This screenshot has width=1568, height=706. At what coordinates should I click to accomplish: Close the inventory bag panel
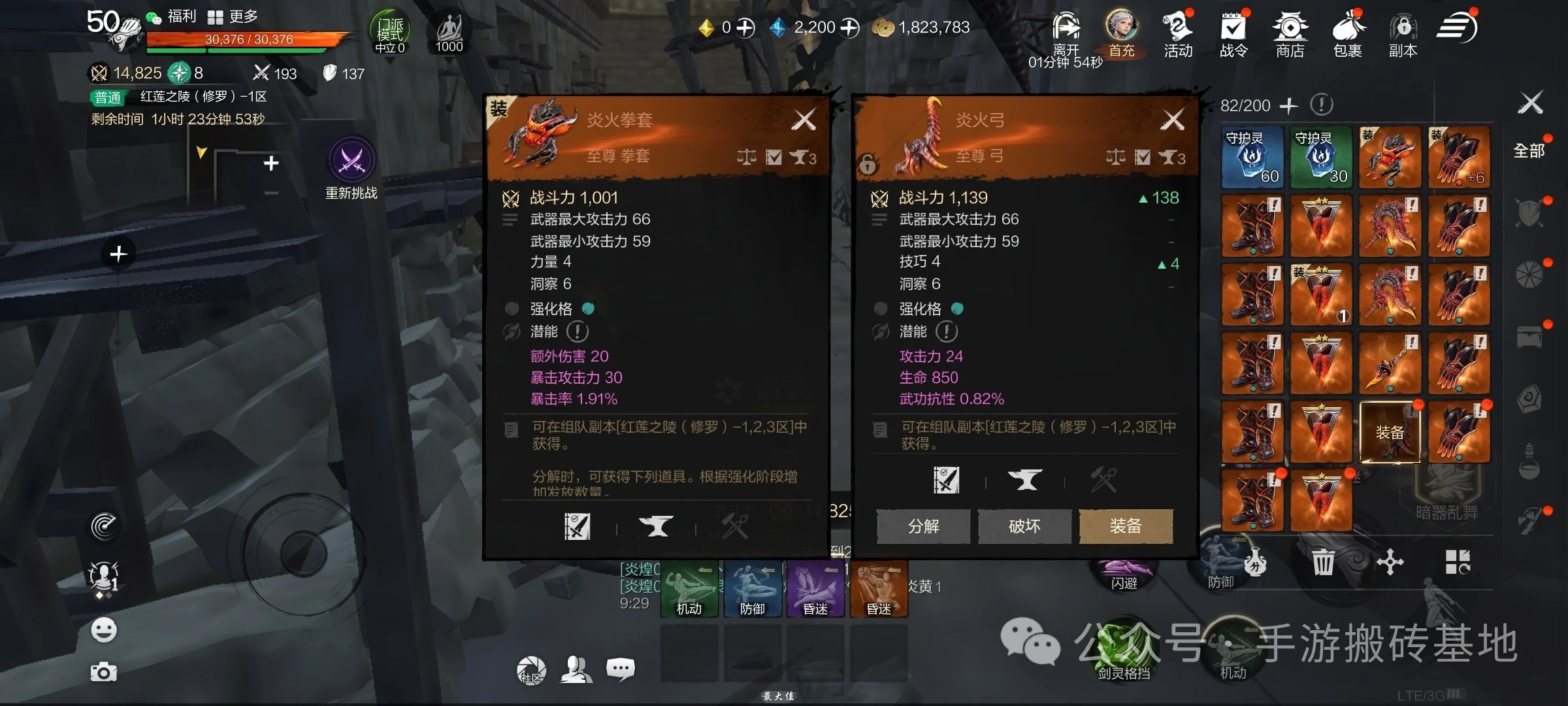coord(1531,103)
